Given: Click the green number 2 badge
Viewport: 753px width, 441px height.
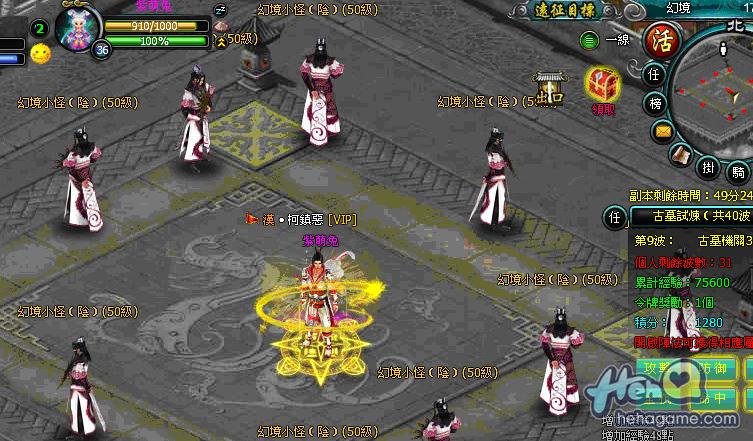Looking at the screenshot, I should click(x=39, y=27).
